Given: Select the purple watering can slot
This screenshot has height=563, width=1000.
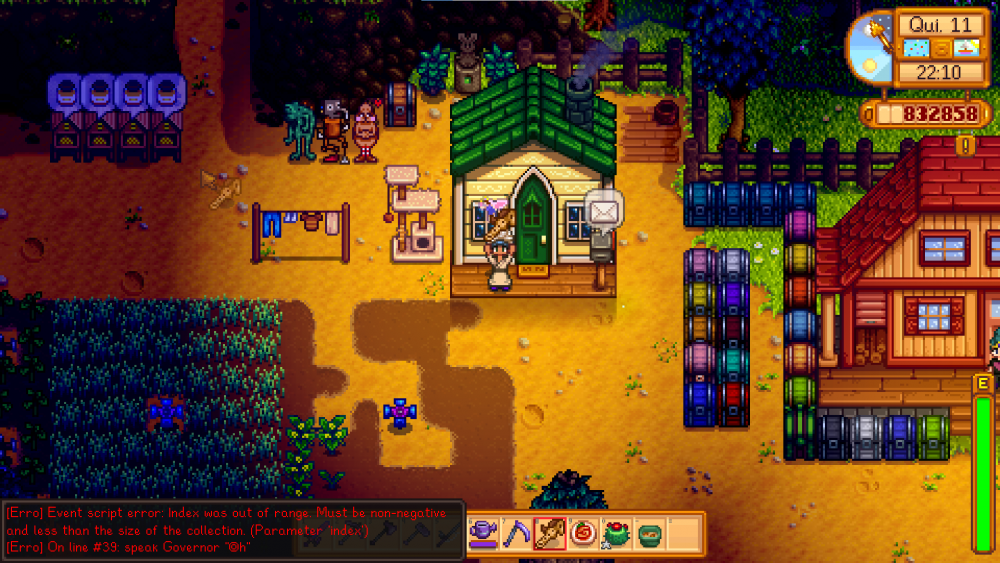Looking at the screenshot, I should pos(483,533).
